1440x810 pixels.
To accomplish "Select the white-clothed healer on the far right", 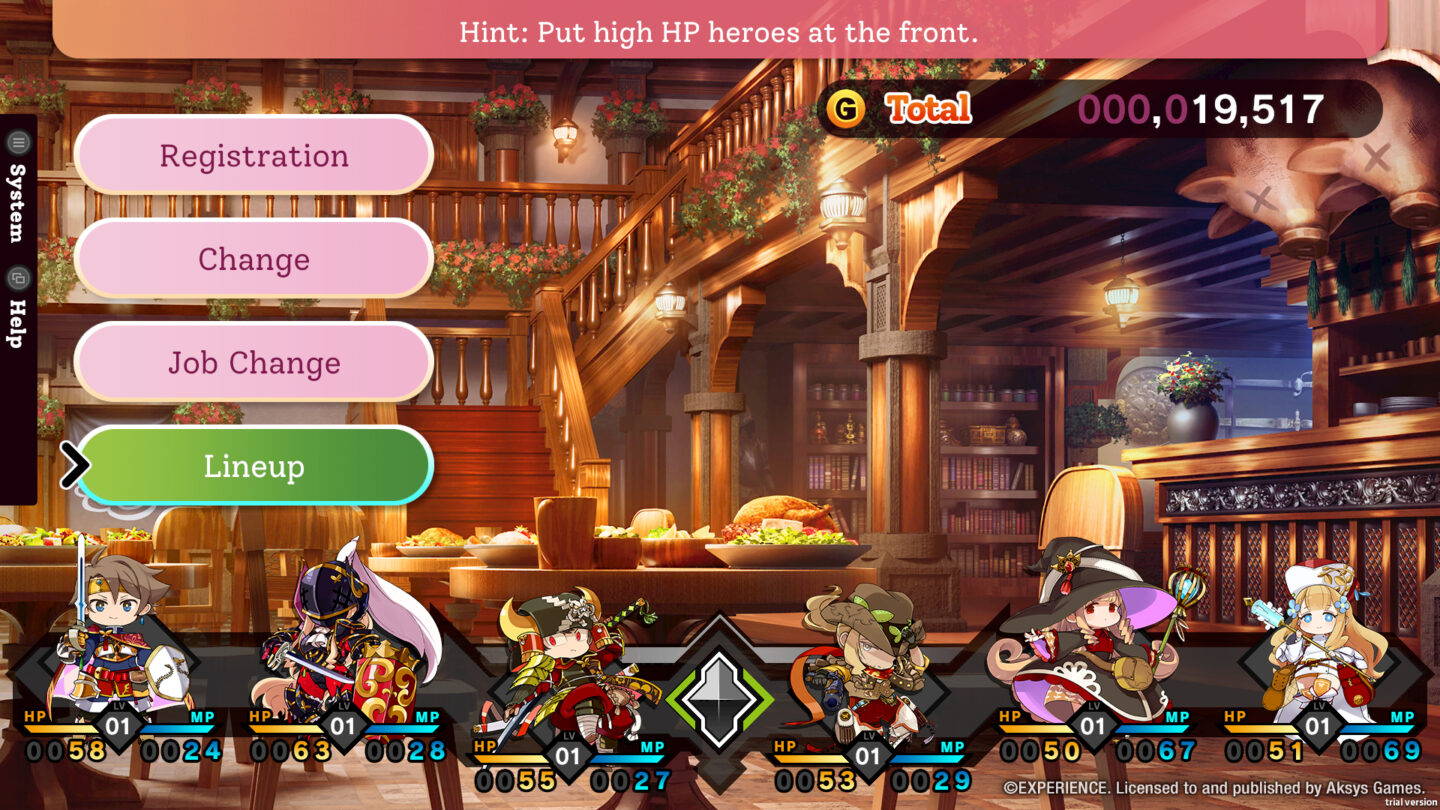I will point(1310,645).
